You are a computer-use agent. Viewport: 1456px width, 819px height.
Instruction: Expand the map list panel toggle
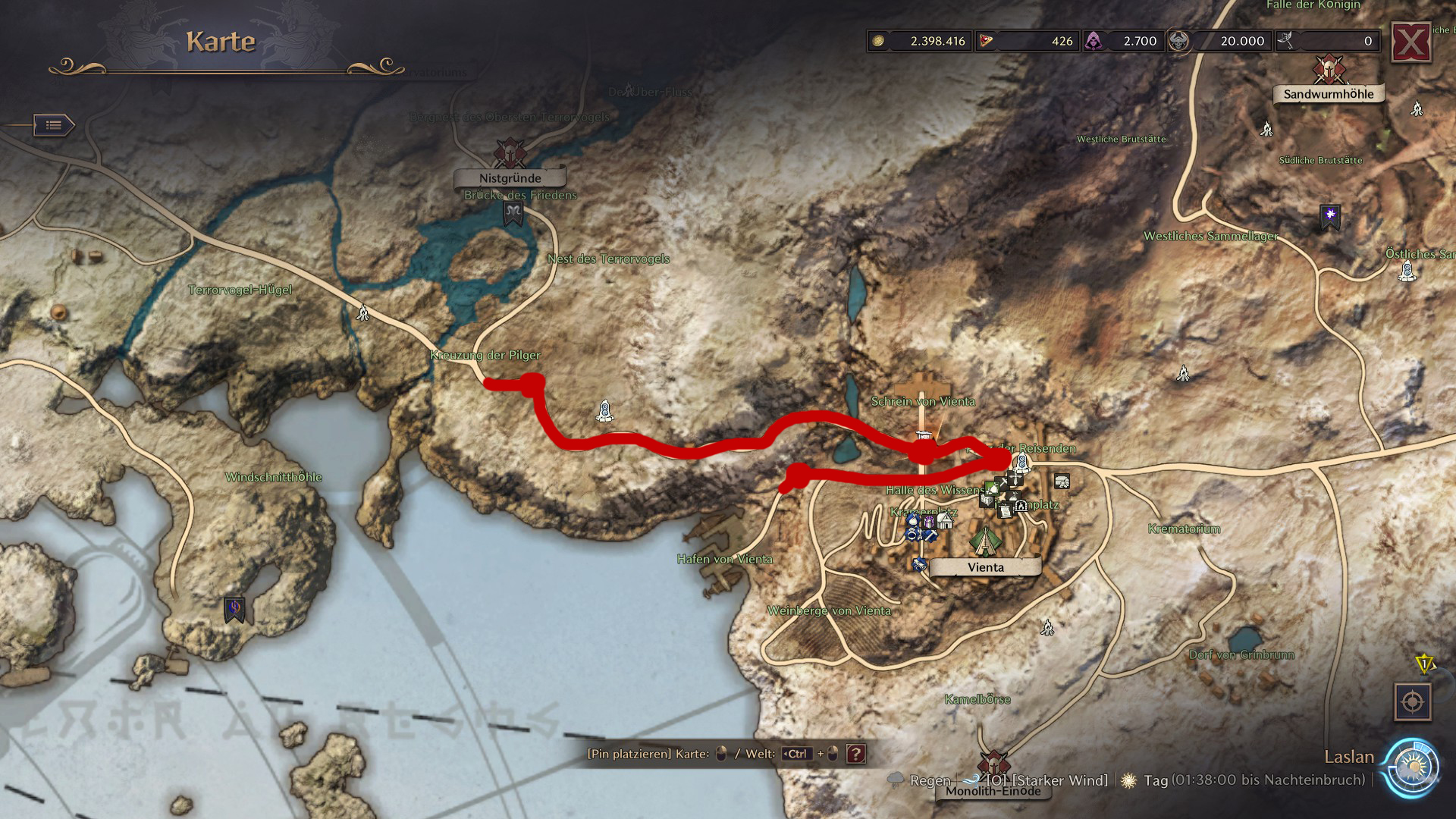point(54,125)
